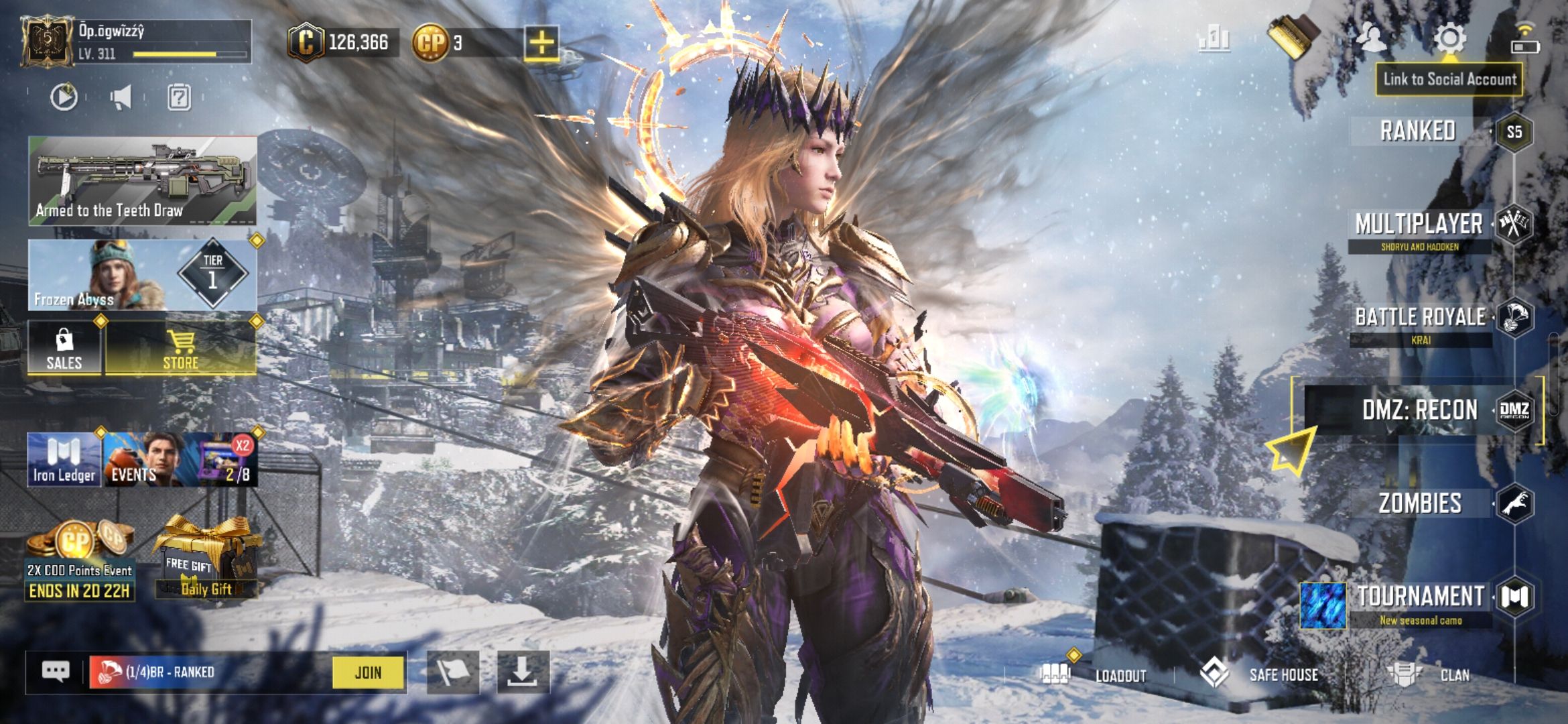Open the Zombies mode
1568x724 pixels.
coord(1420,503)
